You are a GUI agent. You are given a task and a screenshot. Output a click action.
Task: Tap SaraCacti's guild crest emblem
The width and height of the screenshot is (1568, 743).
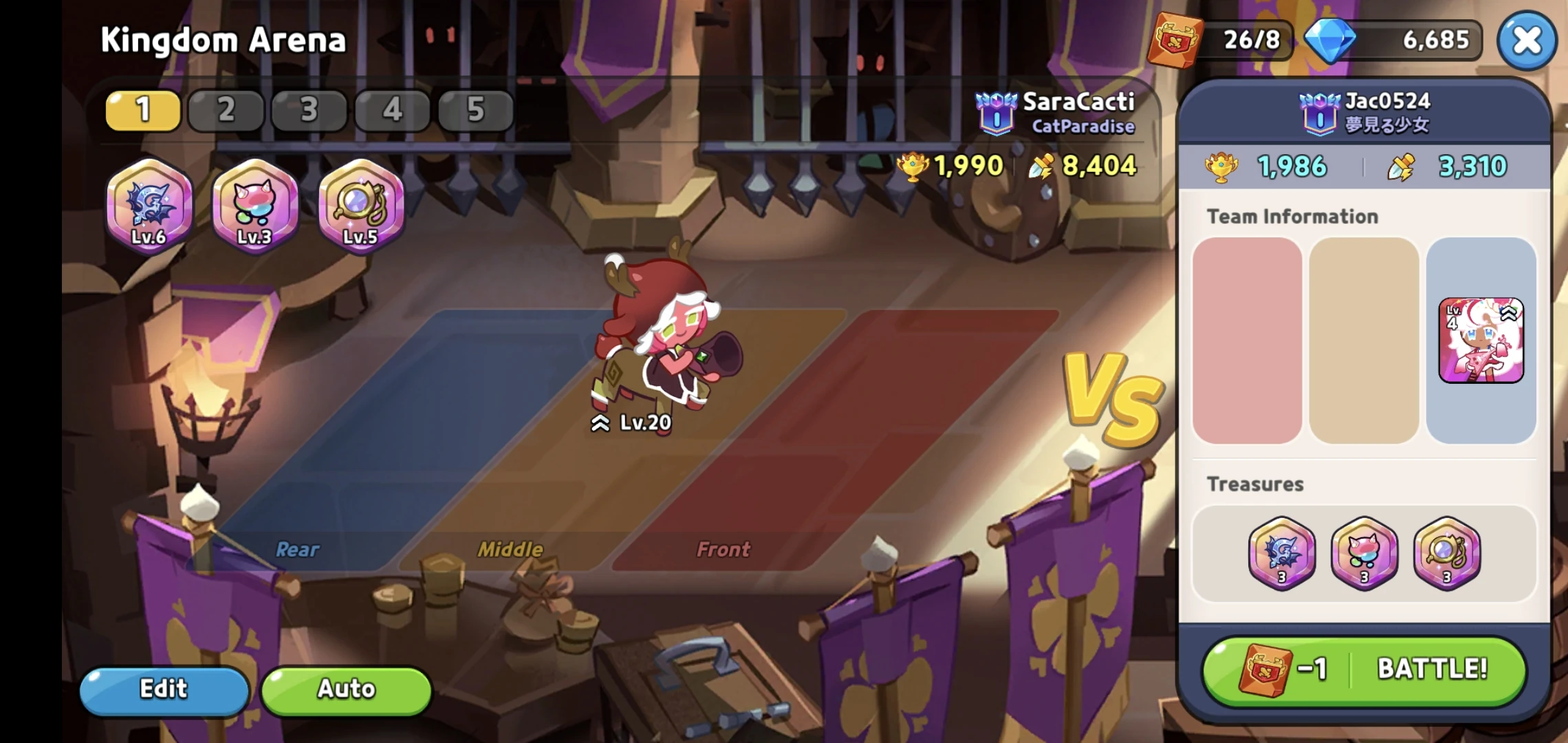pos(996,112)
